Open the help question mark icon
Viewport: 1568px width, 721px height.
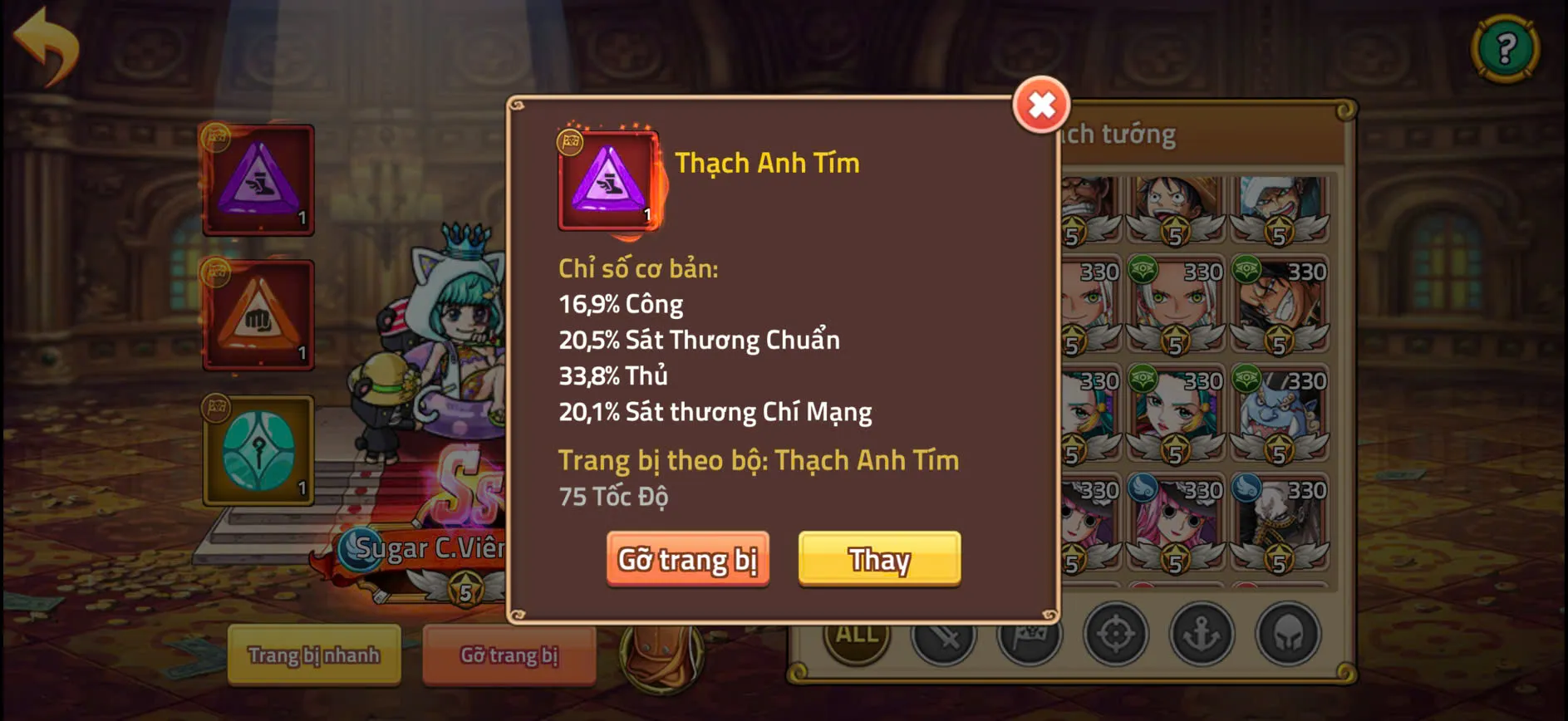[x=1506, y=47]
